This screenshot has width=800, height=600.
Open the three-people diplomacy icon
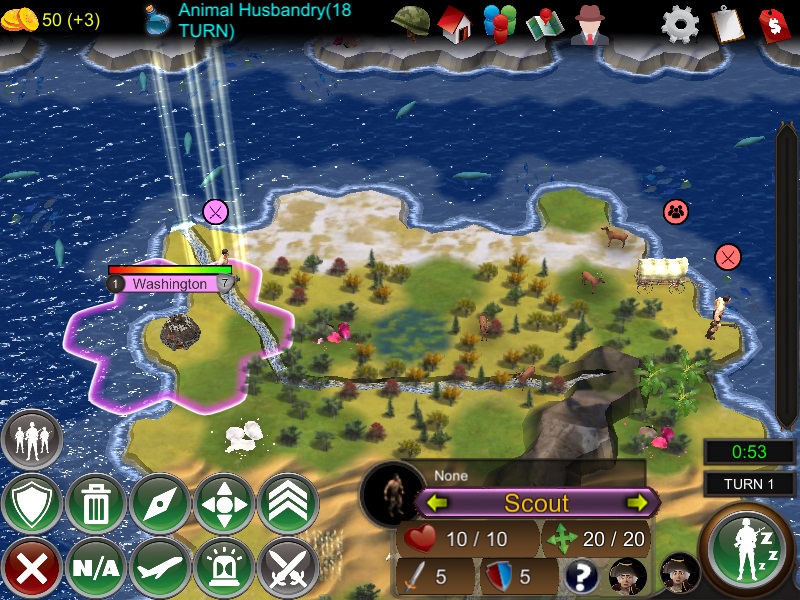(x=499, y=23)
